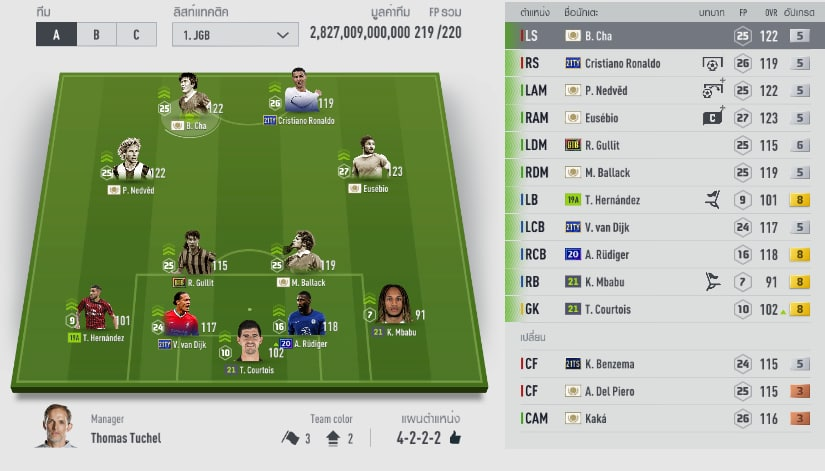
Task: Select the LS B. Cha list row
Action: coord(664,35)
